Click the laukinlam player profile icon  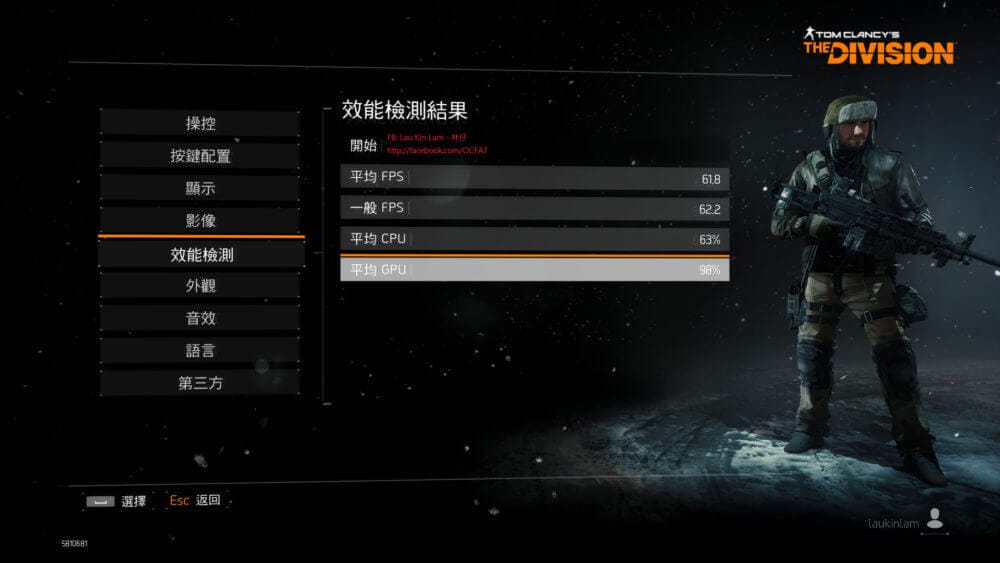tap(935, 518)
